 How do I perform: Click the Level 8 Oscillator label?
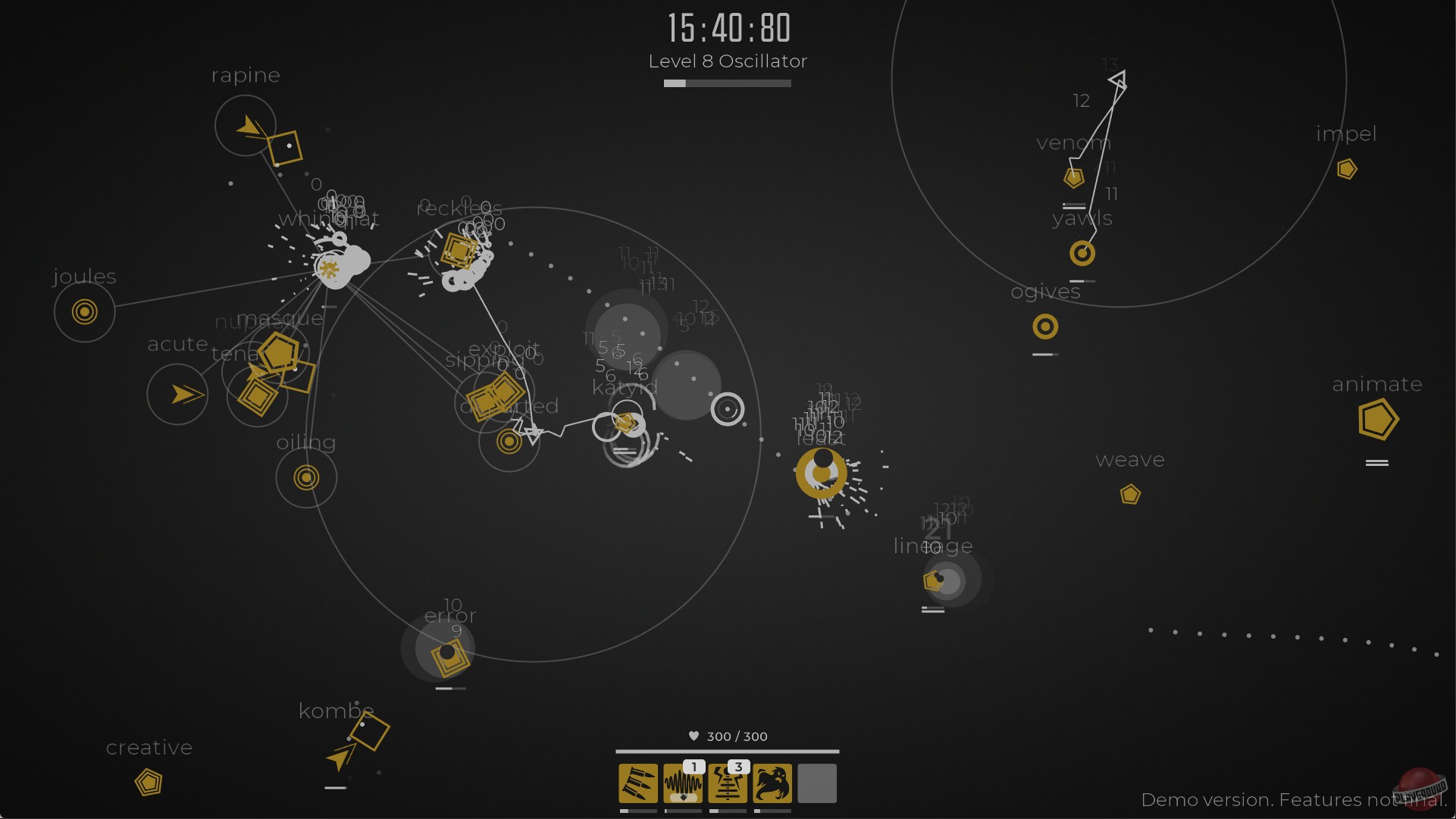(727, 61)
